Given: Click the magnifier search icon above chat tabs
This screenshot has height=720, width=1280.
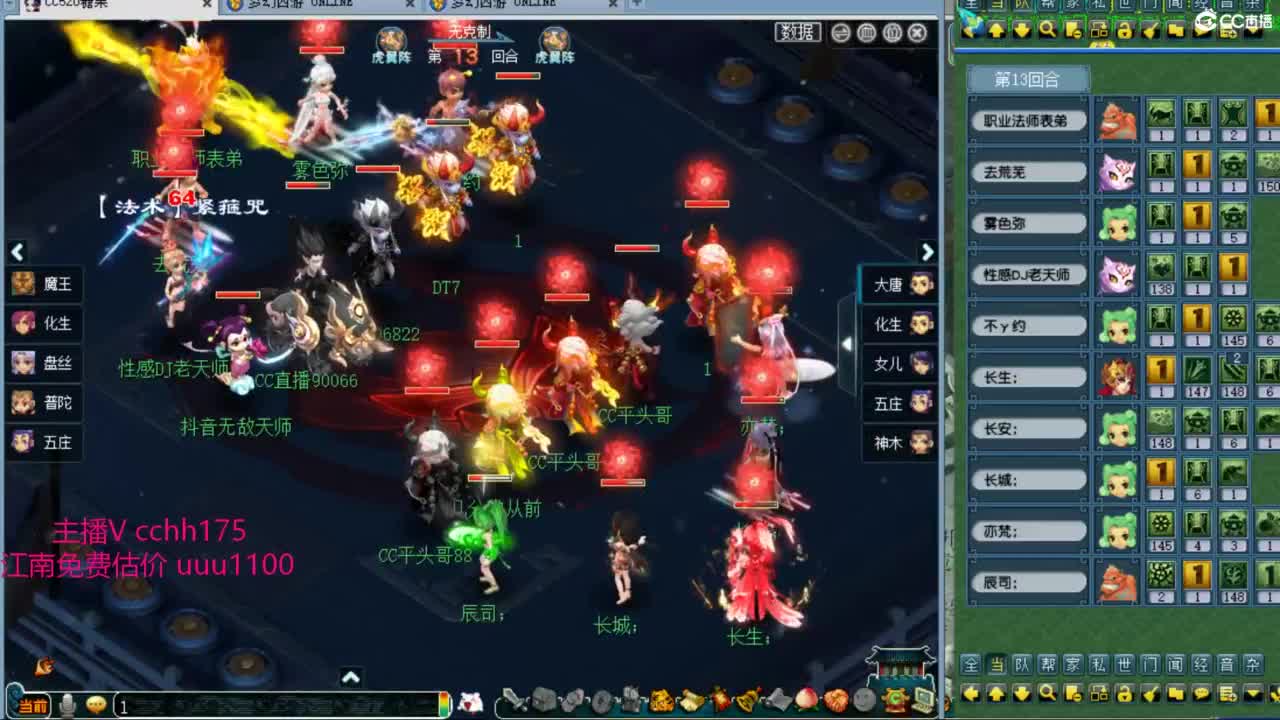Looking at the screenshot, I should click(1045, 29).
